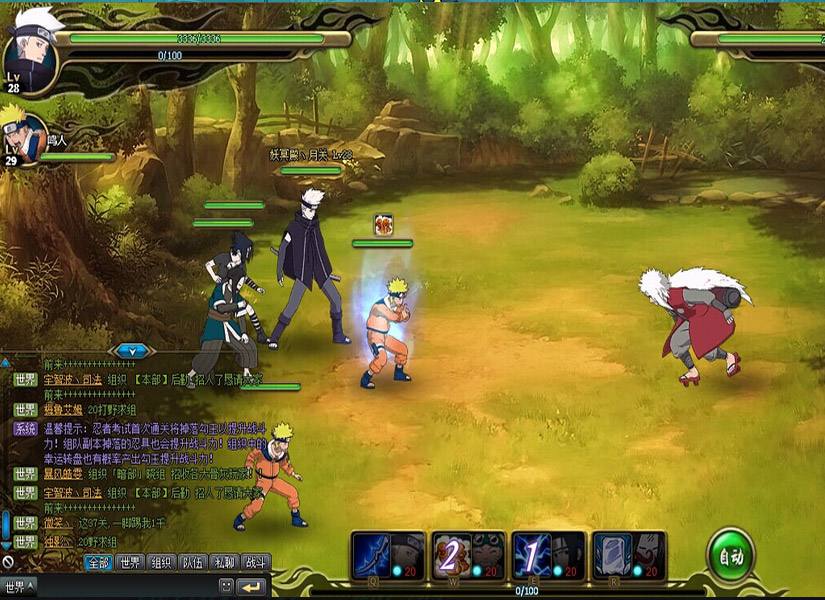Trigger the R skill with the stone slab icon
Image resolution: width=825 pixels, height=600 pixels.
[x=629, y=555]
